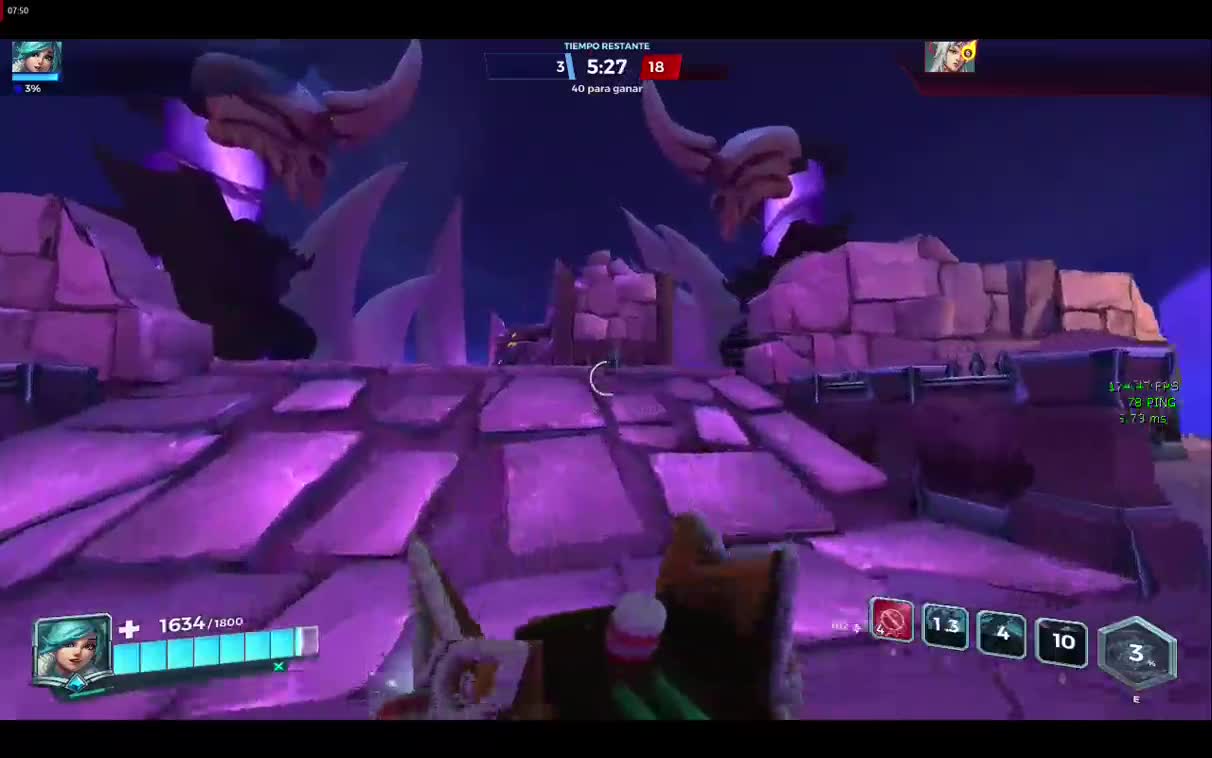Select the teal-haired teammate portrait in top bar

coord(36,58)
